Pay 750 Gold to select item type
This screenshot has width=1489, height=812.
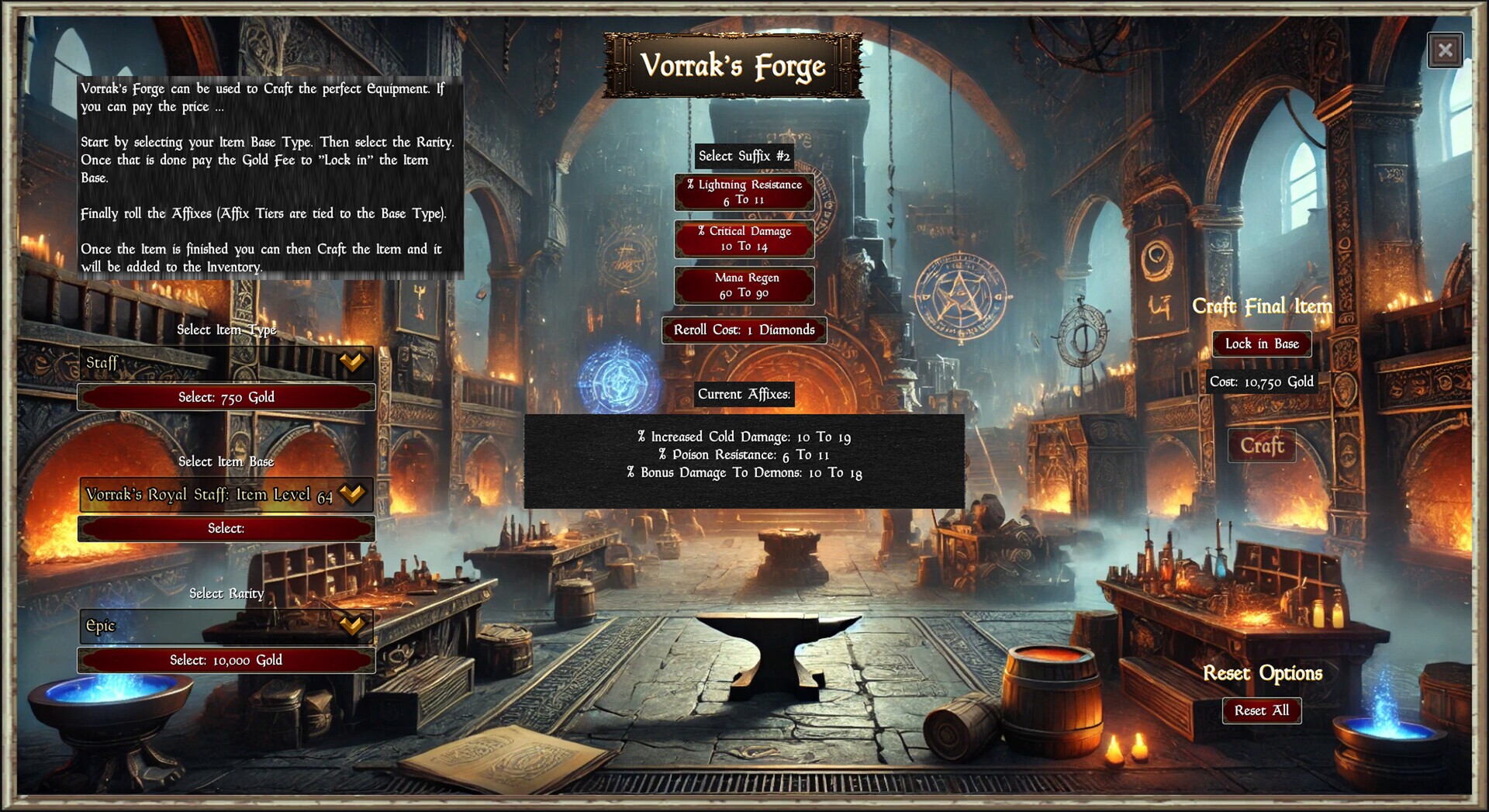point(226,397)
